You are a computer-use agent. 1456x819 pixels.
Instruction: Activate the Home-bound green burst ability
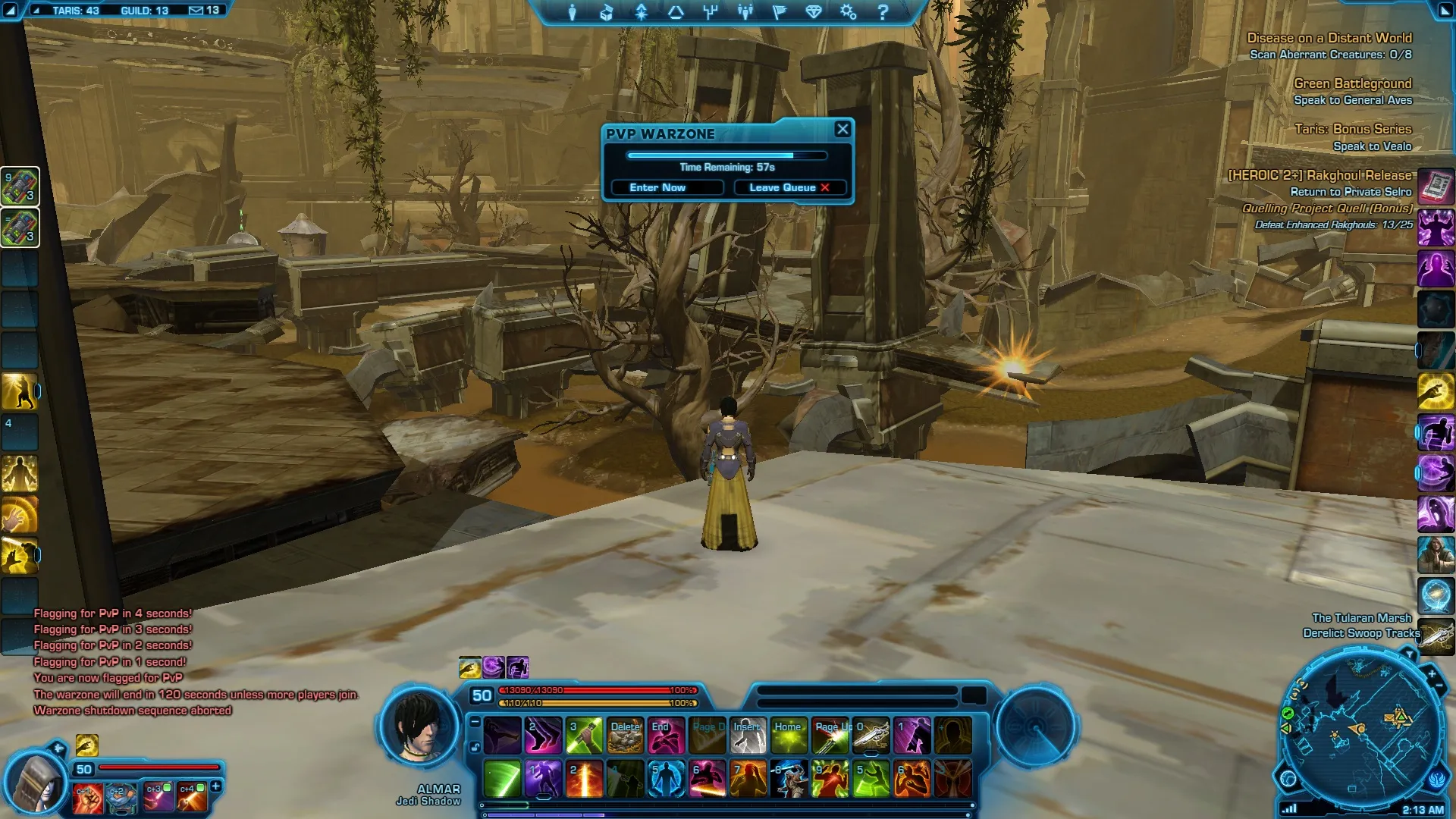[789, 736]
